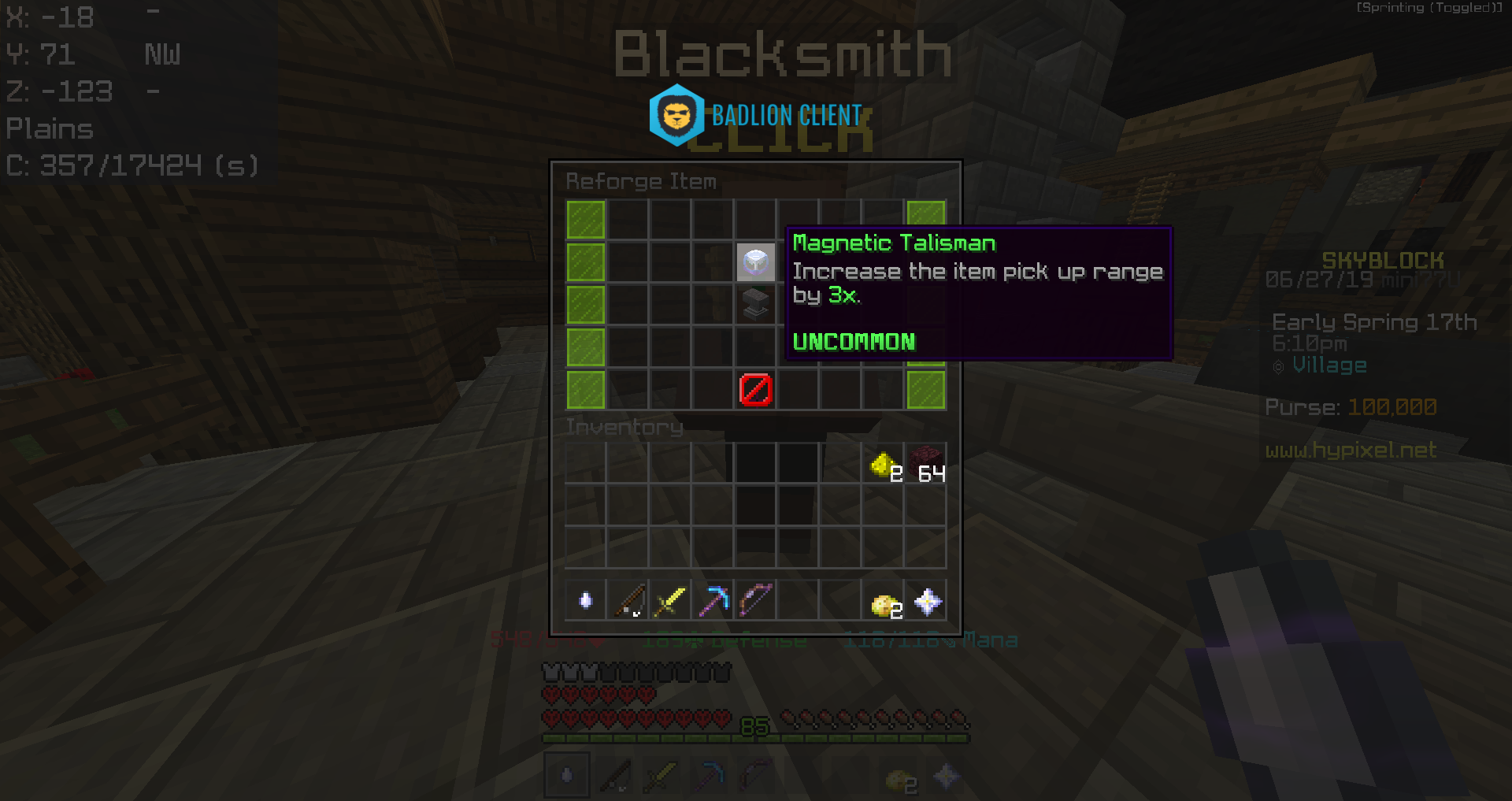
Task: Select the Magnetic Talisman in the reforge slot
Action: tap(755, 263)
